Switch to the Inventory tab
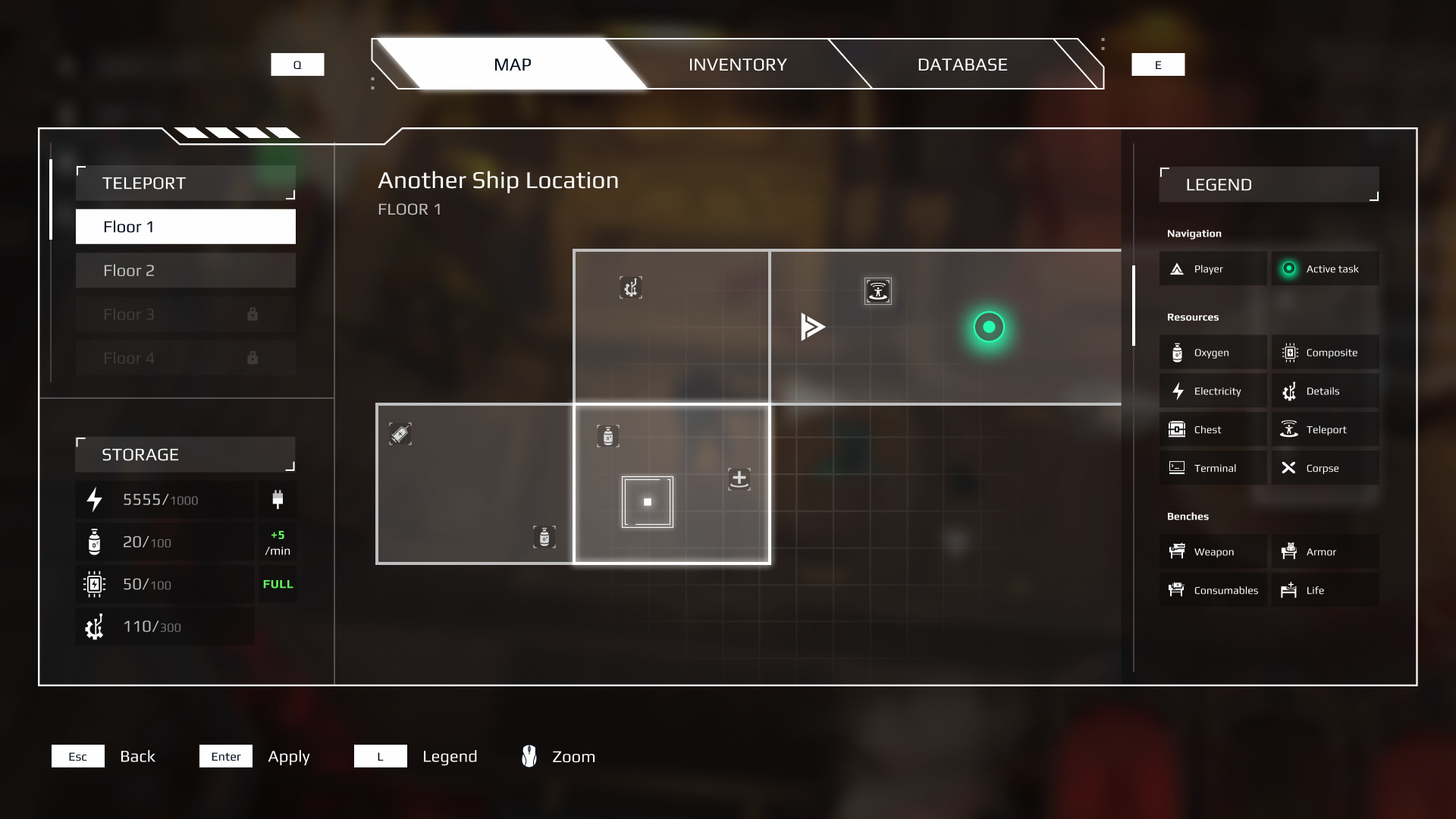The height and width of the screenshot is (819, 1456). tap(737, 64)
